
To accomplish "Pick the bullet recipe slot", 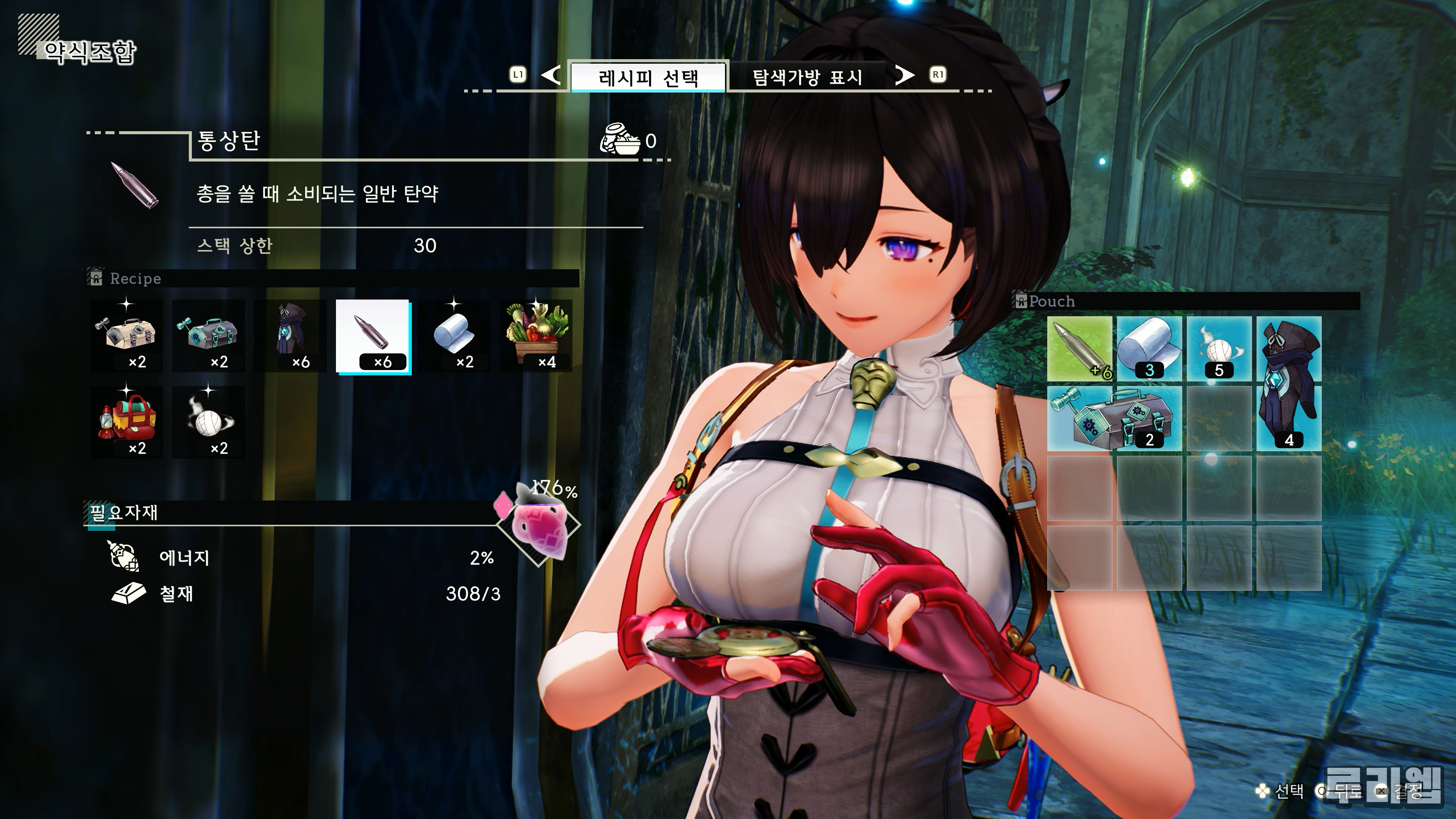I will (372, 336).
